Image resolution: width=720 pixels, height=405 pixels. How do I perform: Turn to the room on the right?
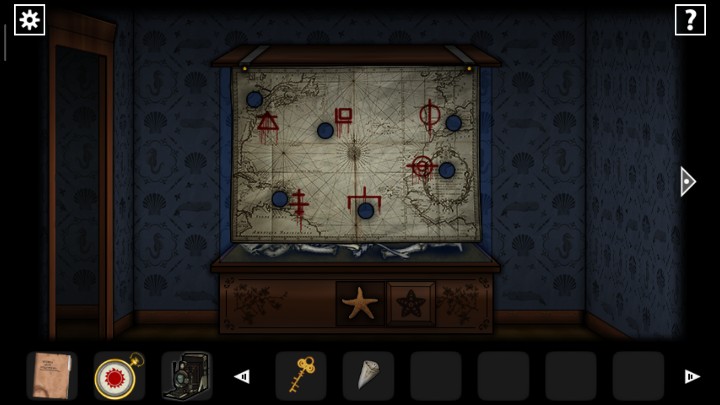click(x=687, y=181)
